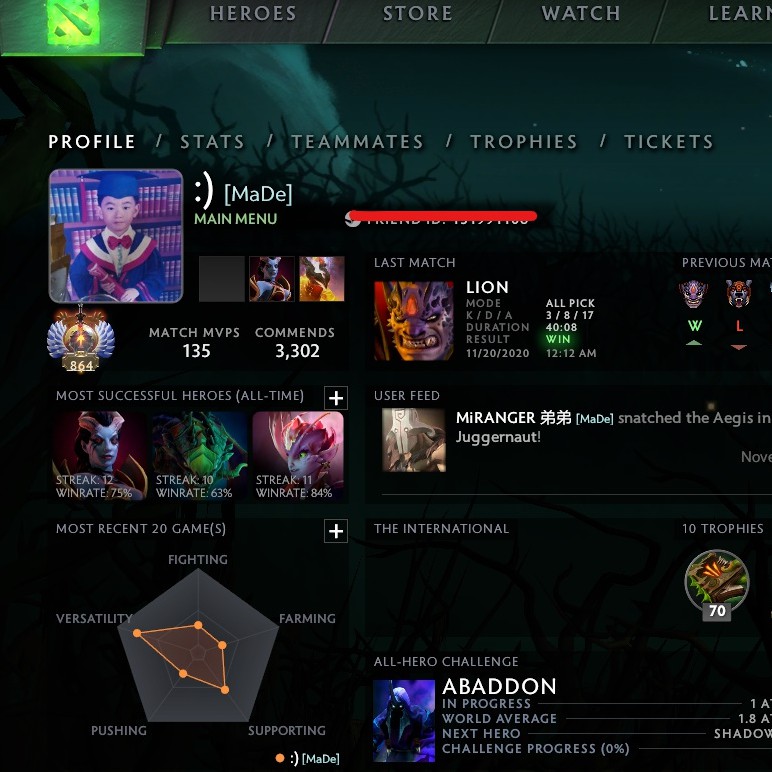Image resolution: width=772 pixels, height=772 pixels.
Task: Open the Tickets tab
Action: click(668, 142)
